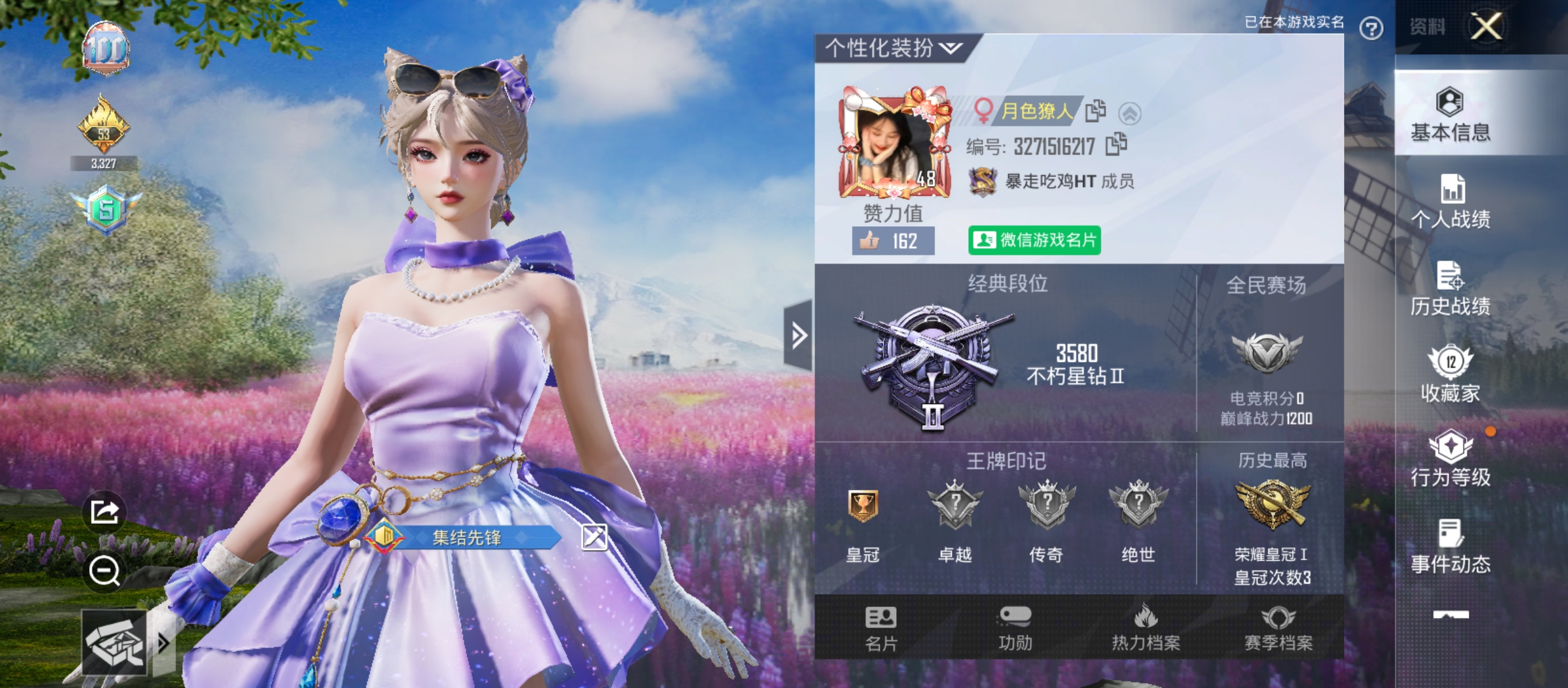
Task: Click the help question mark icon
Action: tap(1371, 28)
